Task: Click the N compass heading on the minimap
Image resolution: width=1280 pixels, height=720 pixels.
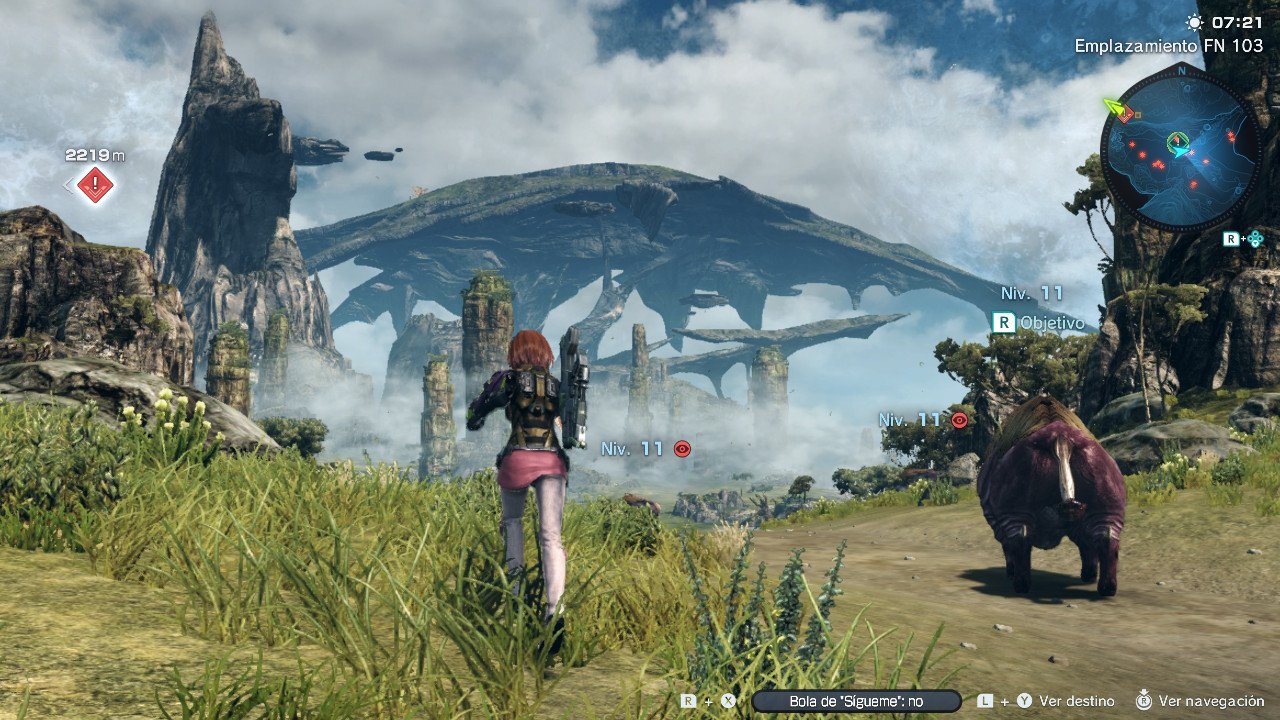Action: (x=1181, y=71)
